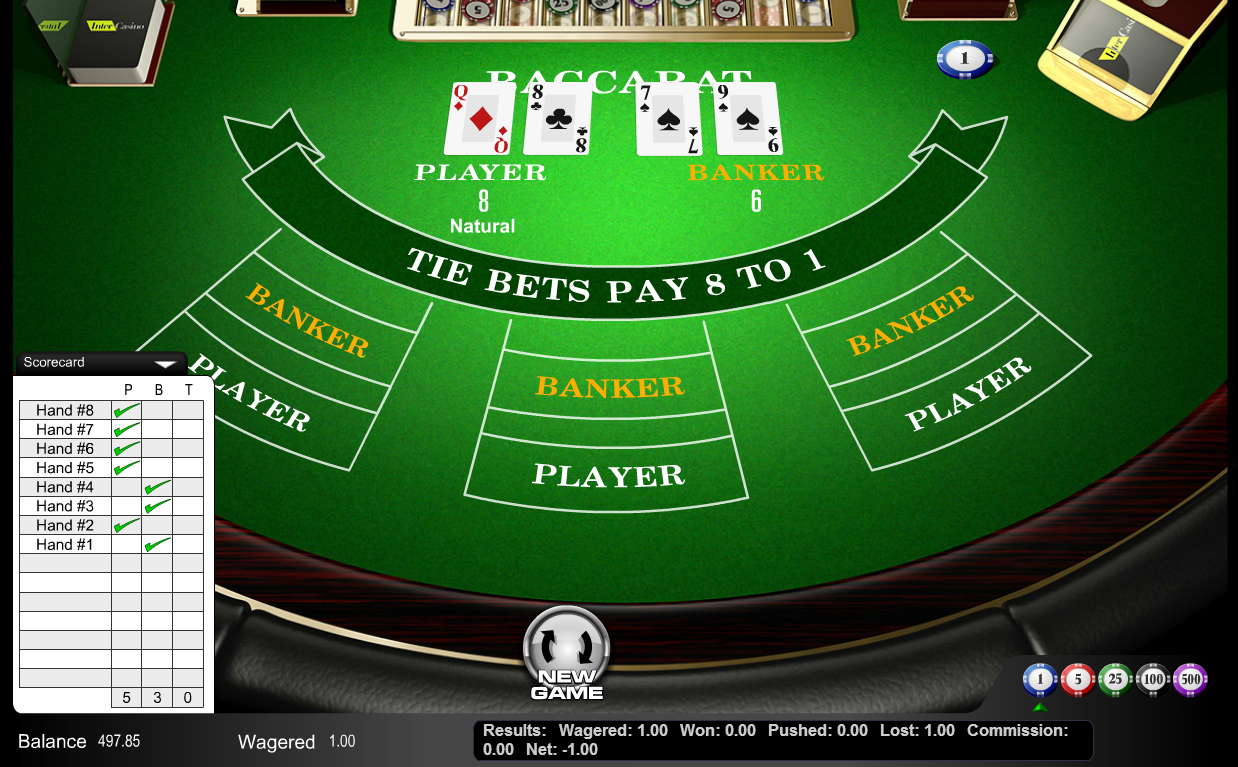Select the blue 1 chip
The image size is (1238, 767).
coord(1040,681)
